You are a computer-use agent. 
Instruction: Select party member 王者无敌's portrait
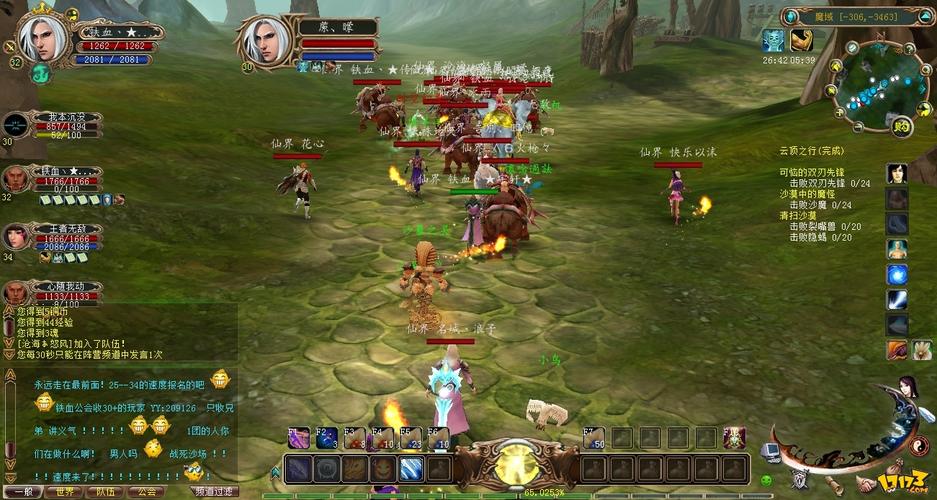(16, 237)
